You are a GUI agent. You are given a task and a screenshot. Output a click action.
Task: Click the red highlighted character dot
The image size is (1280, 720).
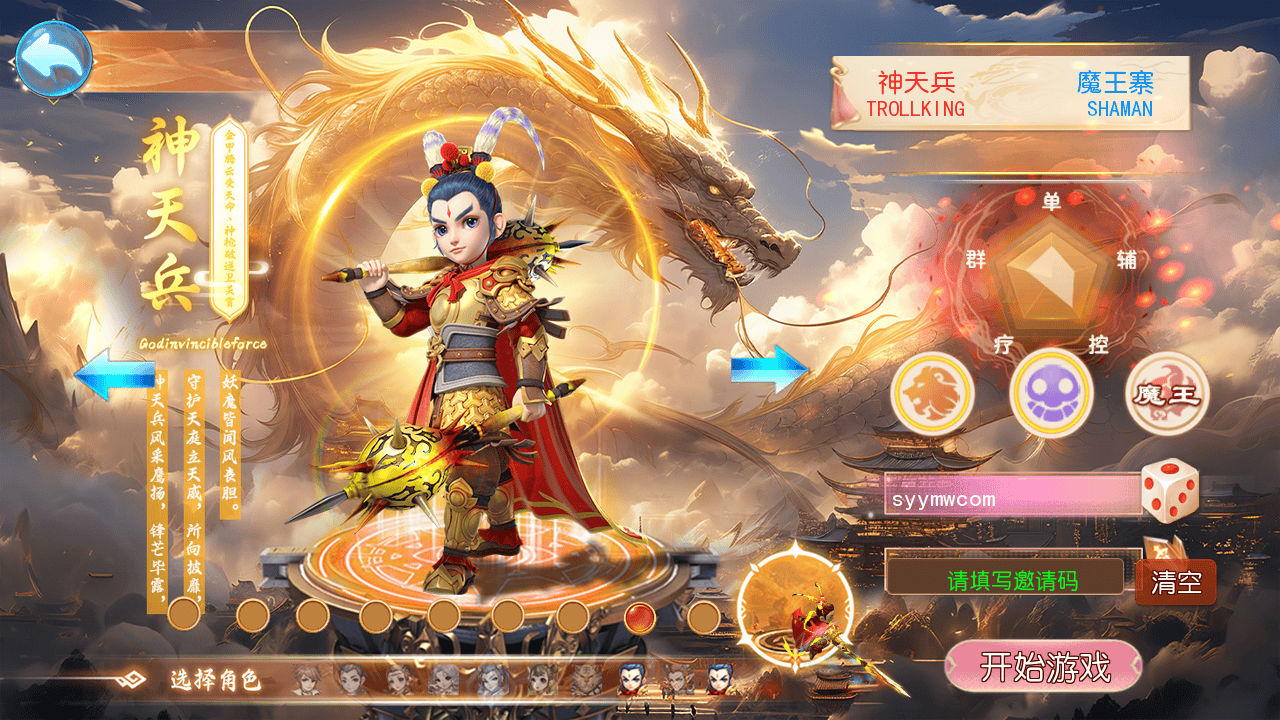pyautogui.click(x=639, y=617)
